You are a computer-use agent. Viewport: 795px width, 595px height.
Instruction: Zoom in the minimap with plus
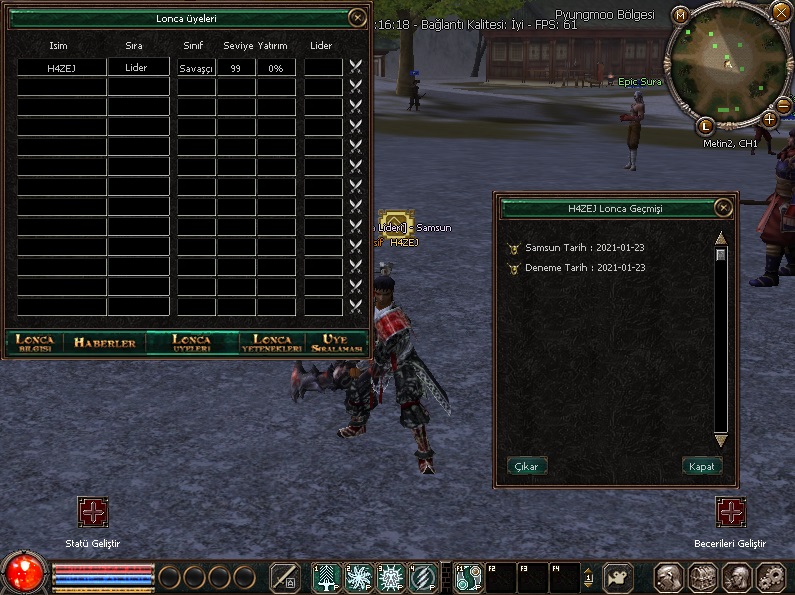point(769,119)
